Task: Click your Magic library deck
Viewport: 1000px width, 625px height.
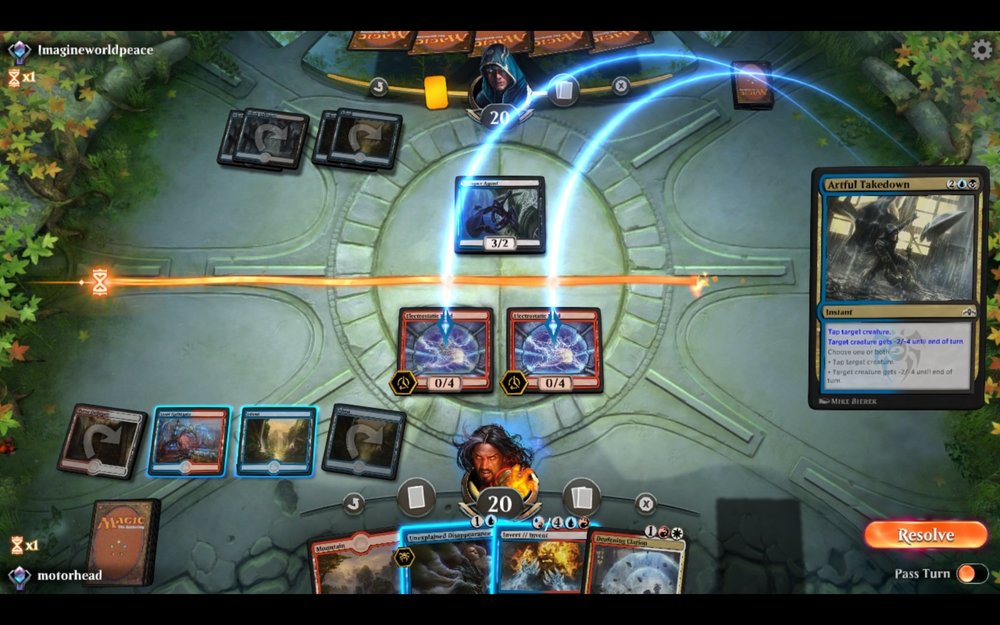Action: (x=122, y=540)
